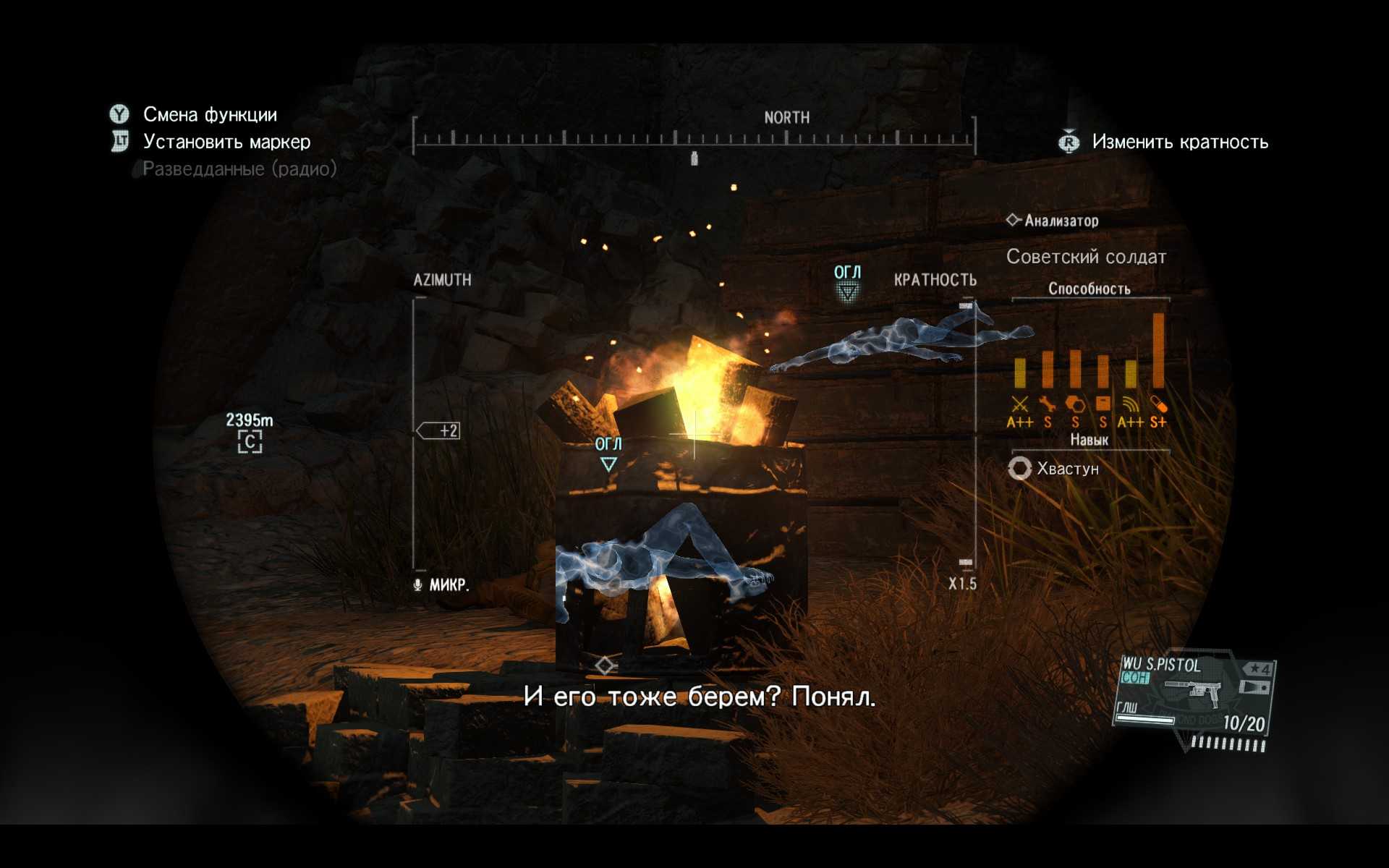Click the ОГЛ marker with the hollow triangle
This screenshot has width=1389, height=868.
pos(608,454)
